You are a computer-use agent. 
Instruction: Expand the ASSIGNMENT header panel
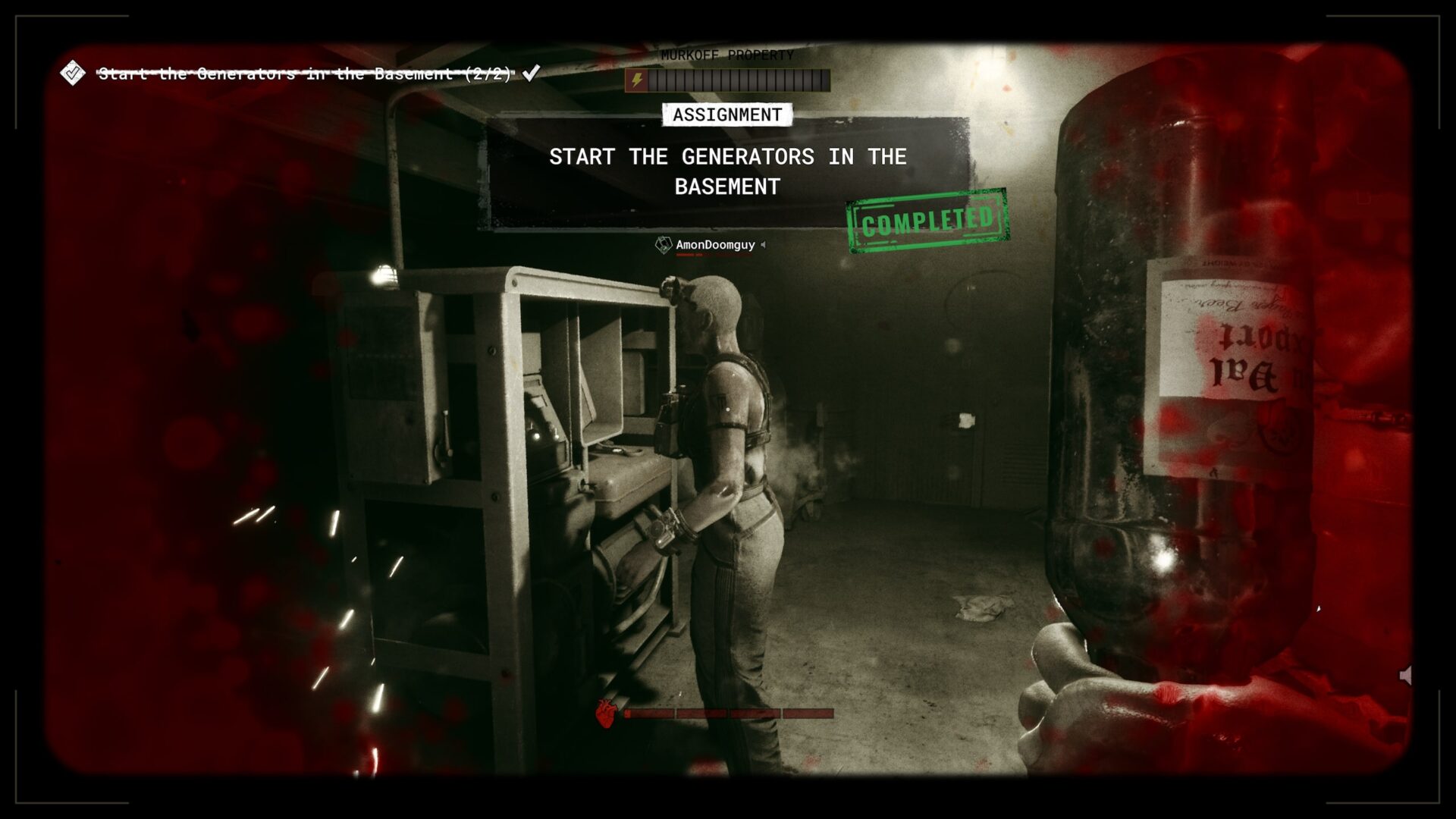click(x=726, y=115)
